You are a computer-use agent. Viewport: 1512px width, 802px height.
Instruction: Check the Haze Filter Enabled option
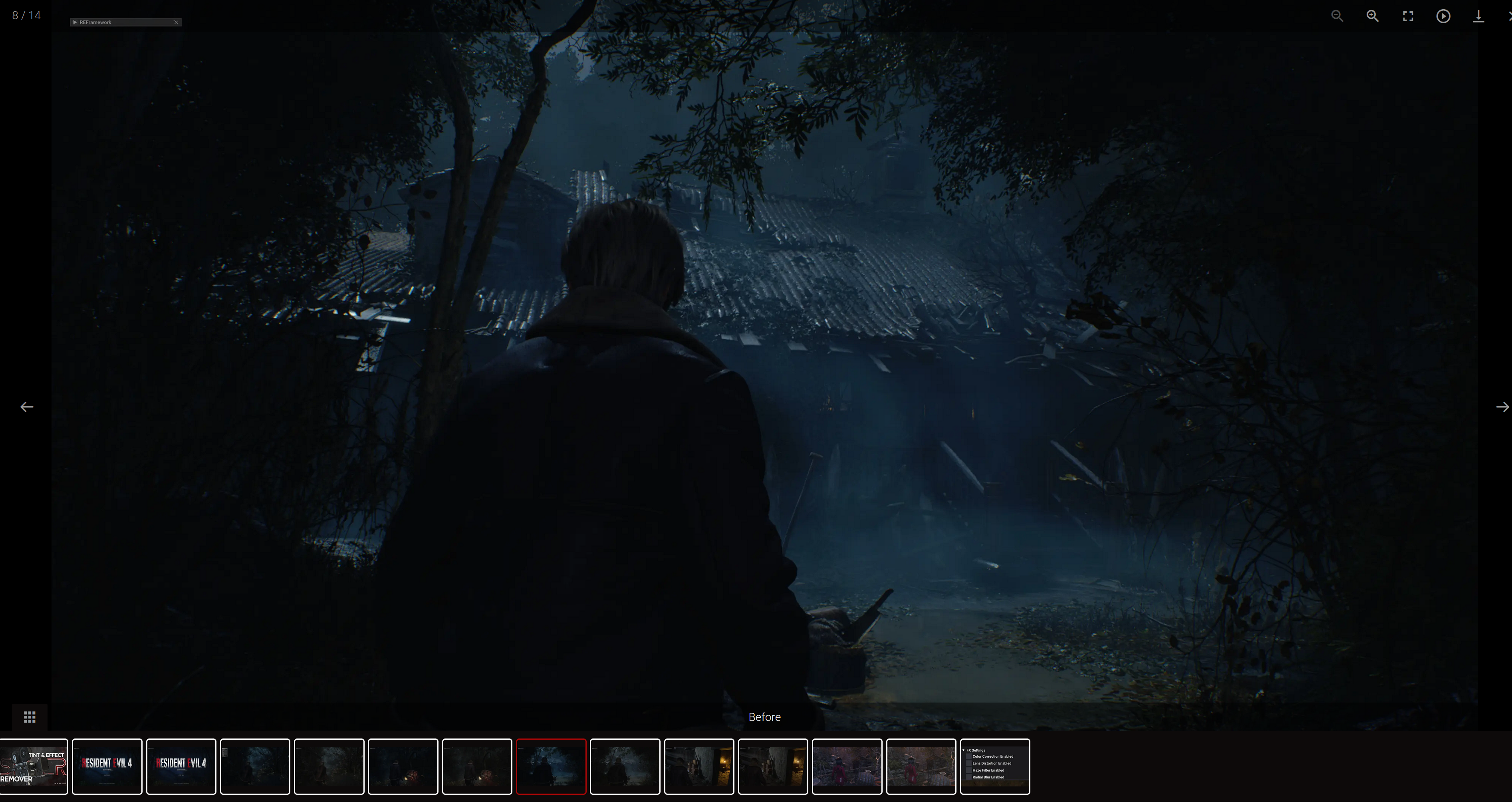(969, 770)
